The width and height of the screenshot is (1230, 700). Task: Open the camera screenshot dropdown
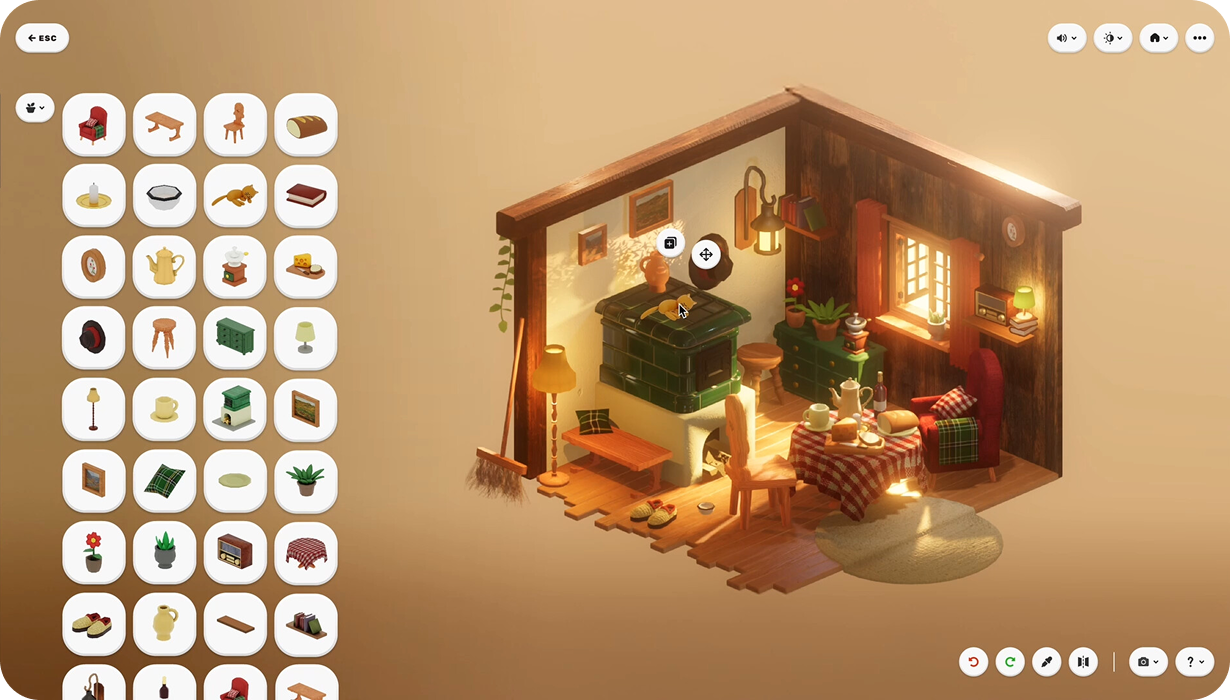pyautogui.click(x=1147, y=661)
